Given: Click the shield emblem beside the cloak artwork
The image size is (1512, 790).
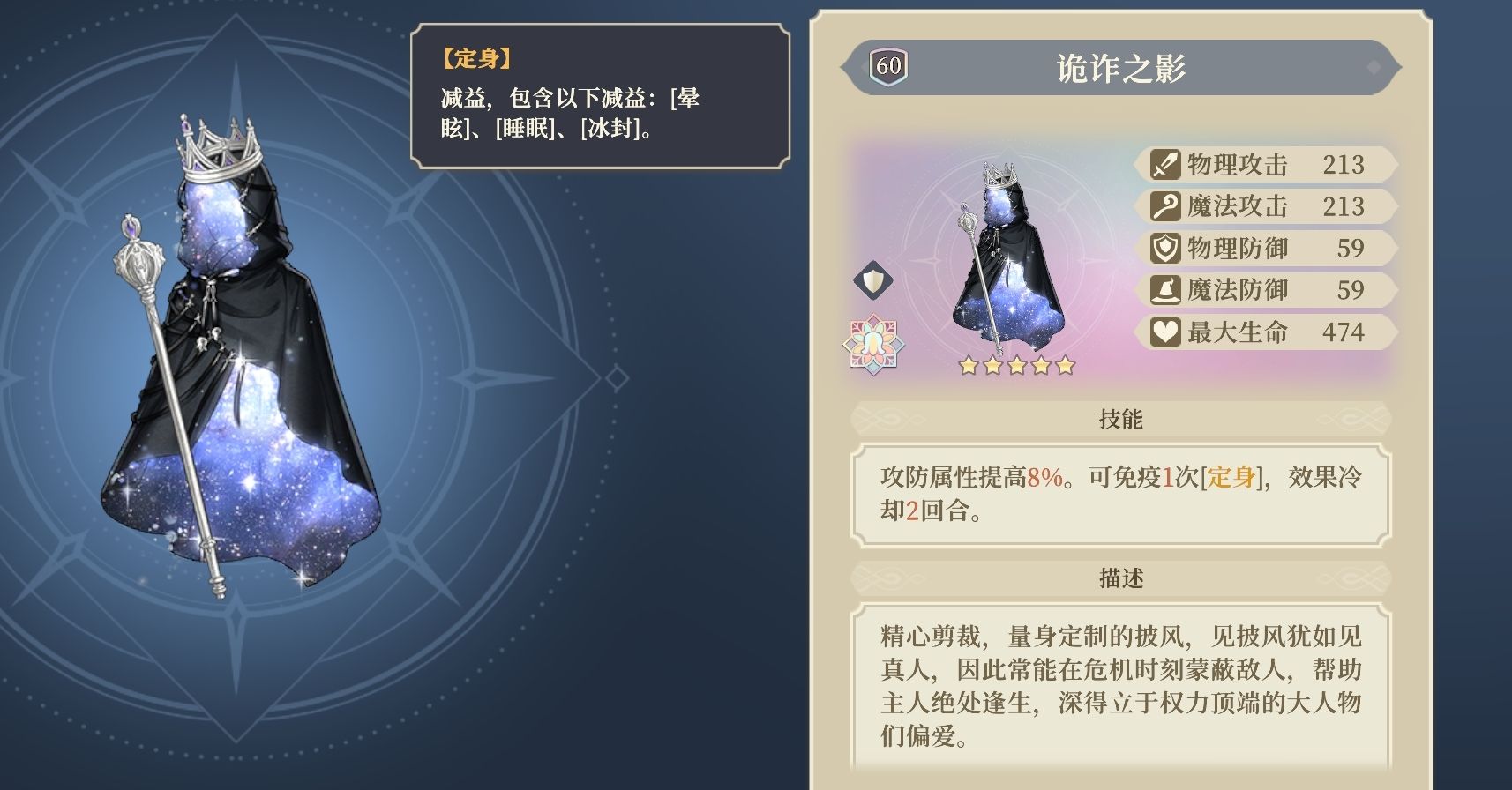Looking at the screenshot, I should pos(872,280).
